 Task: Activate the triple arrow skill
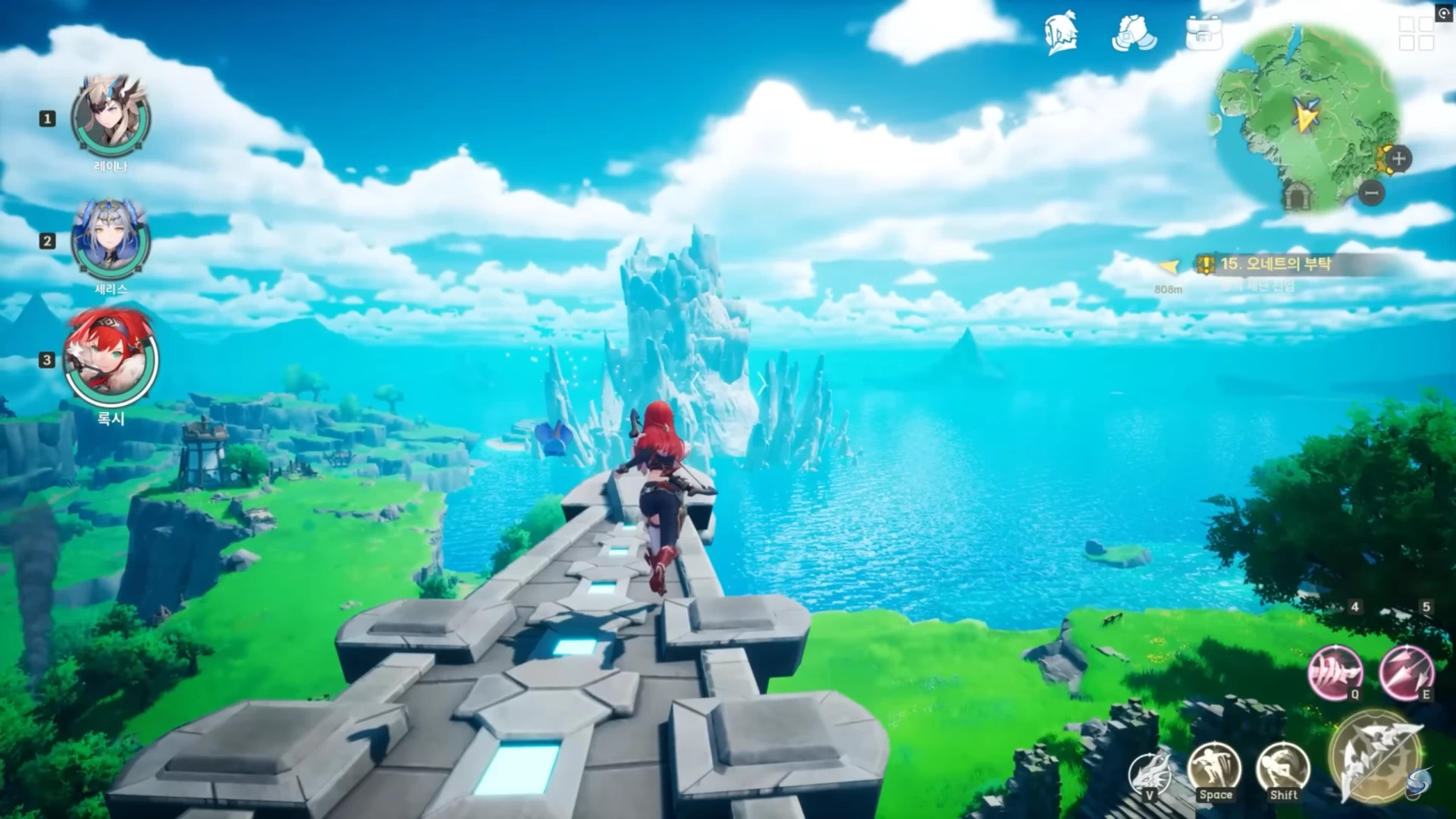pos(1407,672)
